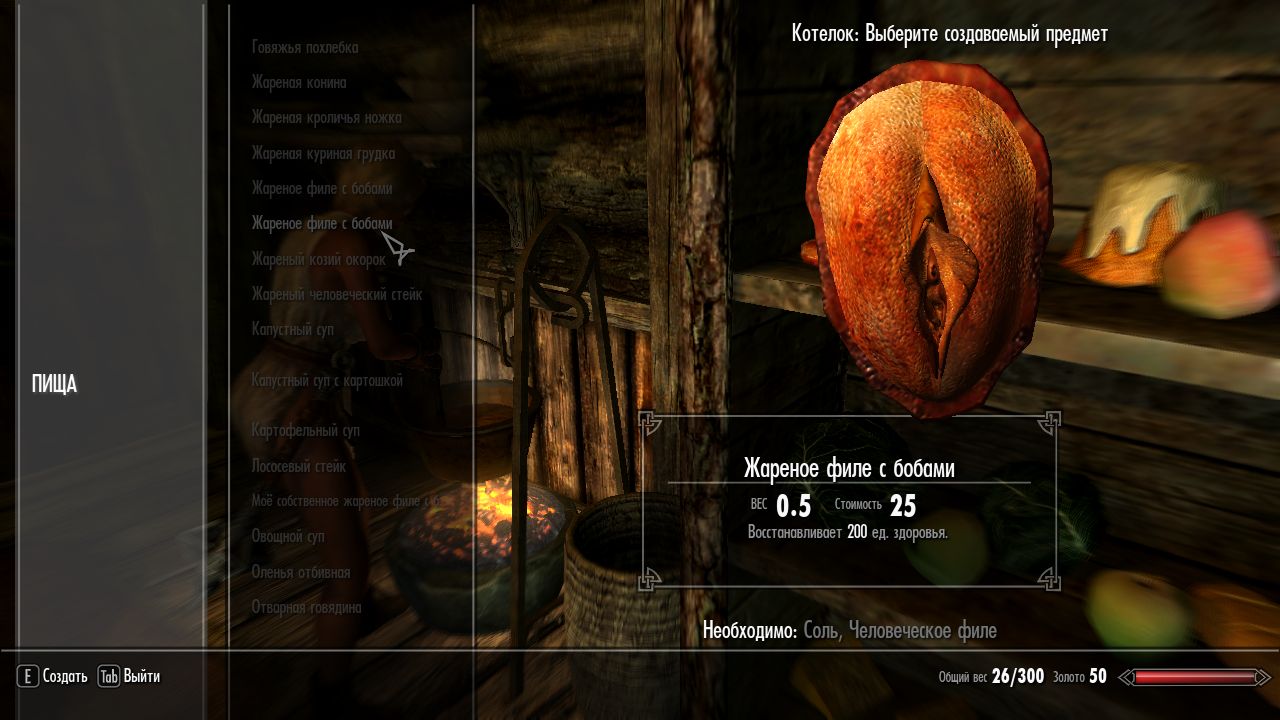Select the ПИЩА food category
The height and width of the screenshot is (720, 1280).
(55, 384)
